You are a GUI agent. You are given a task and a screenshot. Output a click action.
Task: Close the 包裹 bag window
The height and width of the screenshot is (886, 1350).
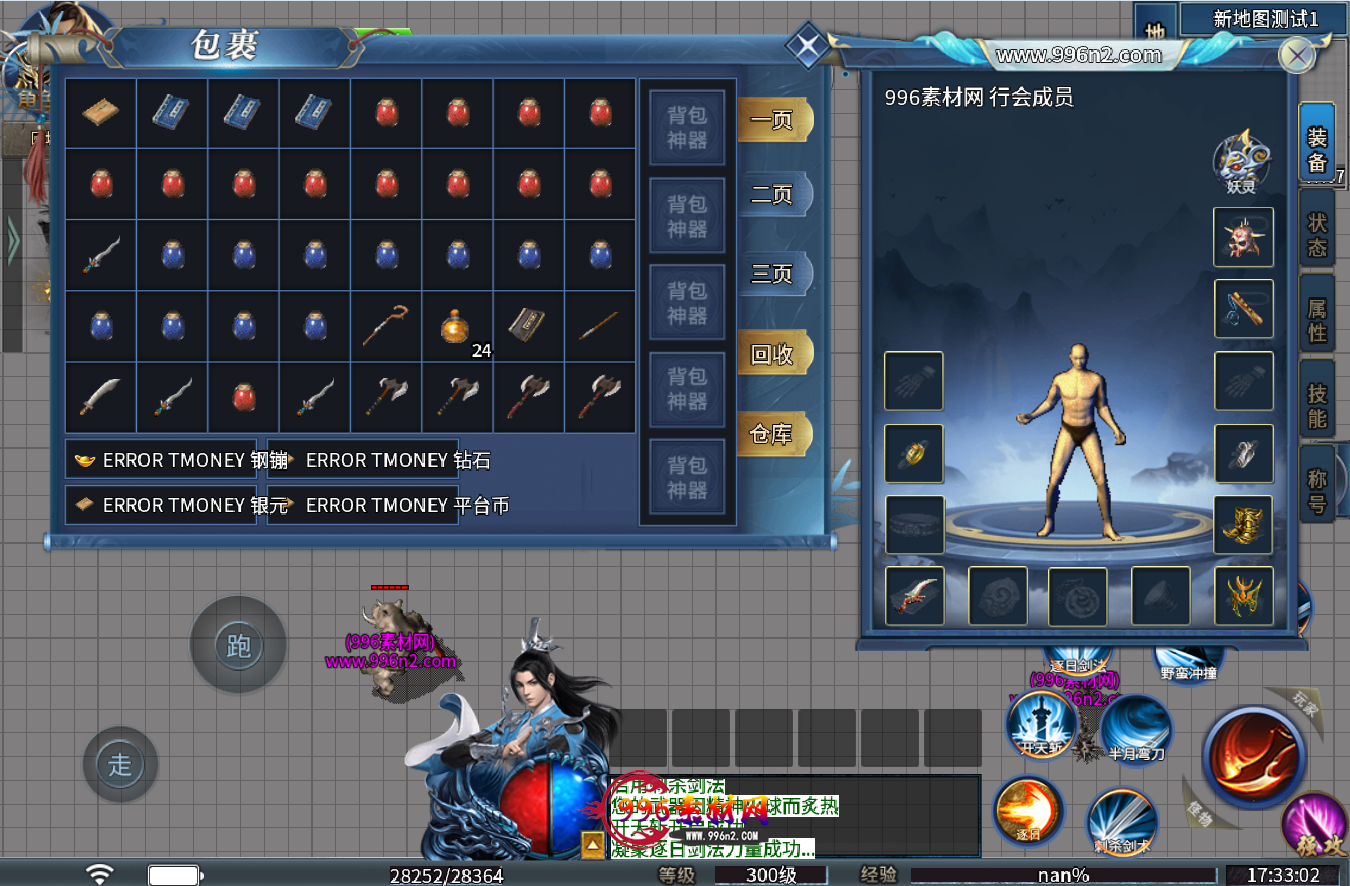point(806,45)
